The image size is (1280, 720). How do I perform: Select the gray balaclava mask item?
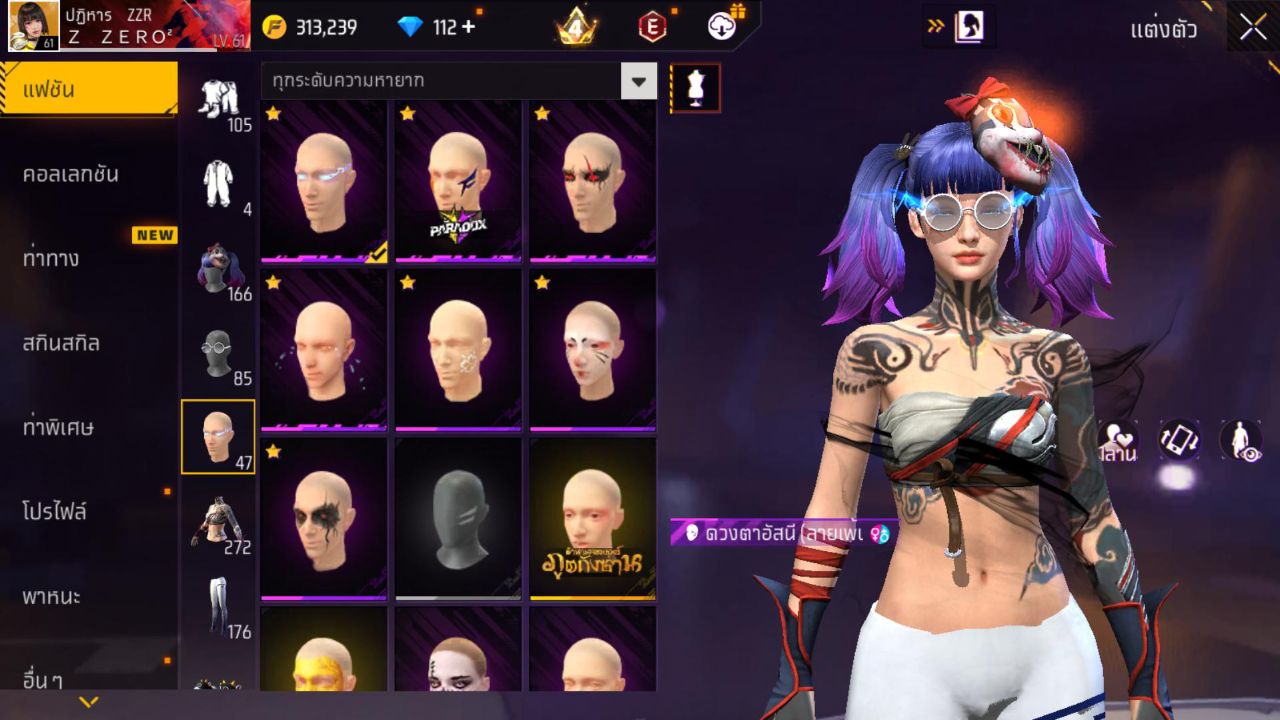pyautogui.click(x=458, y=520)
